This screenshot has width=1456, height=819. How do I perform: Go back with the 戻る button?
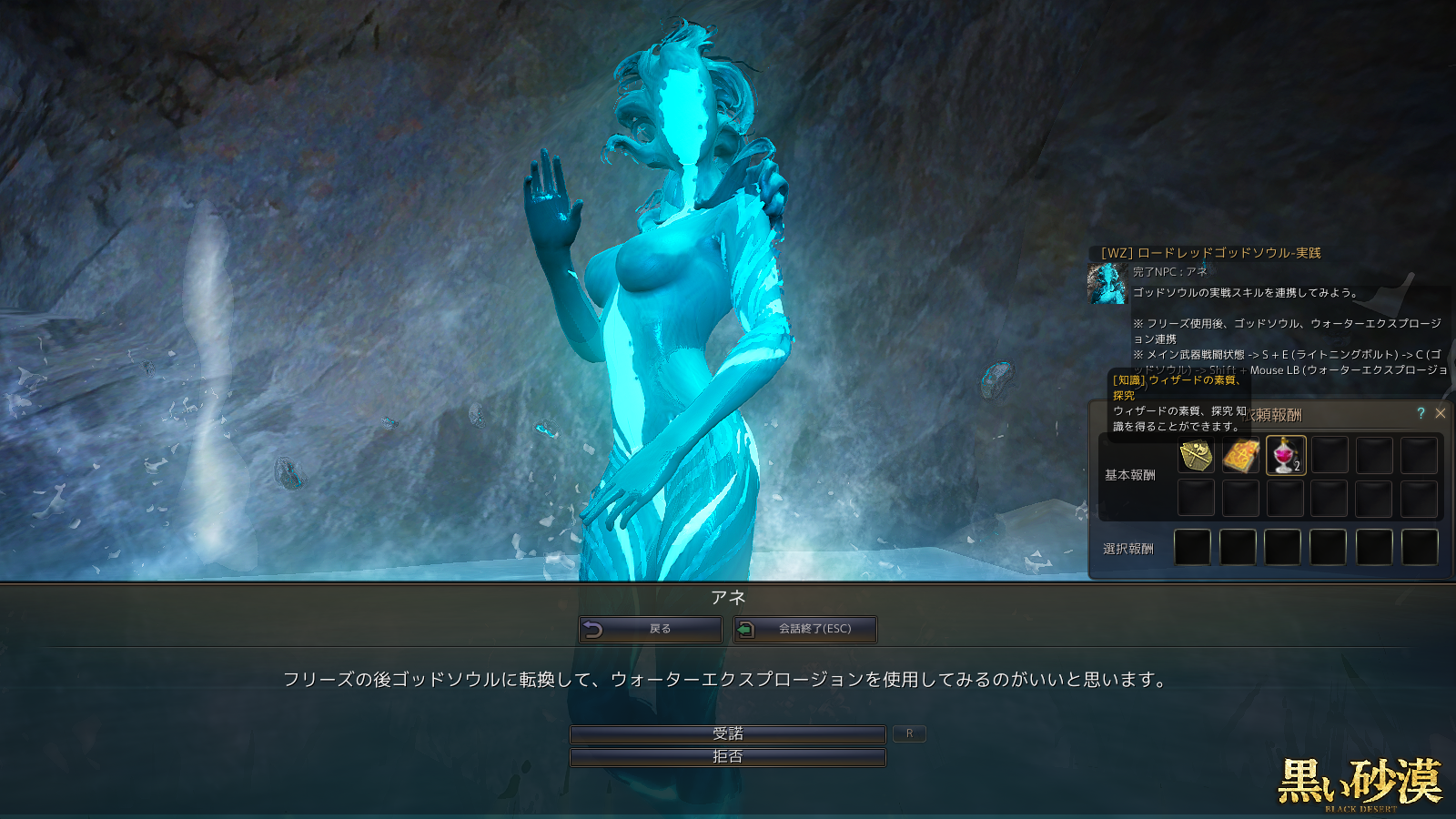coord(650,629)
